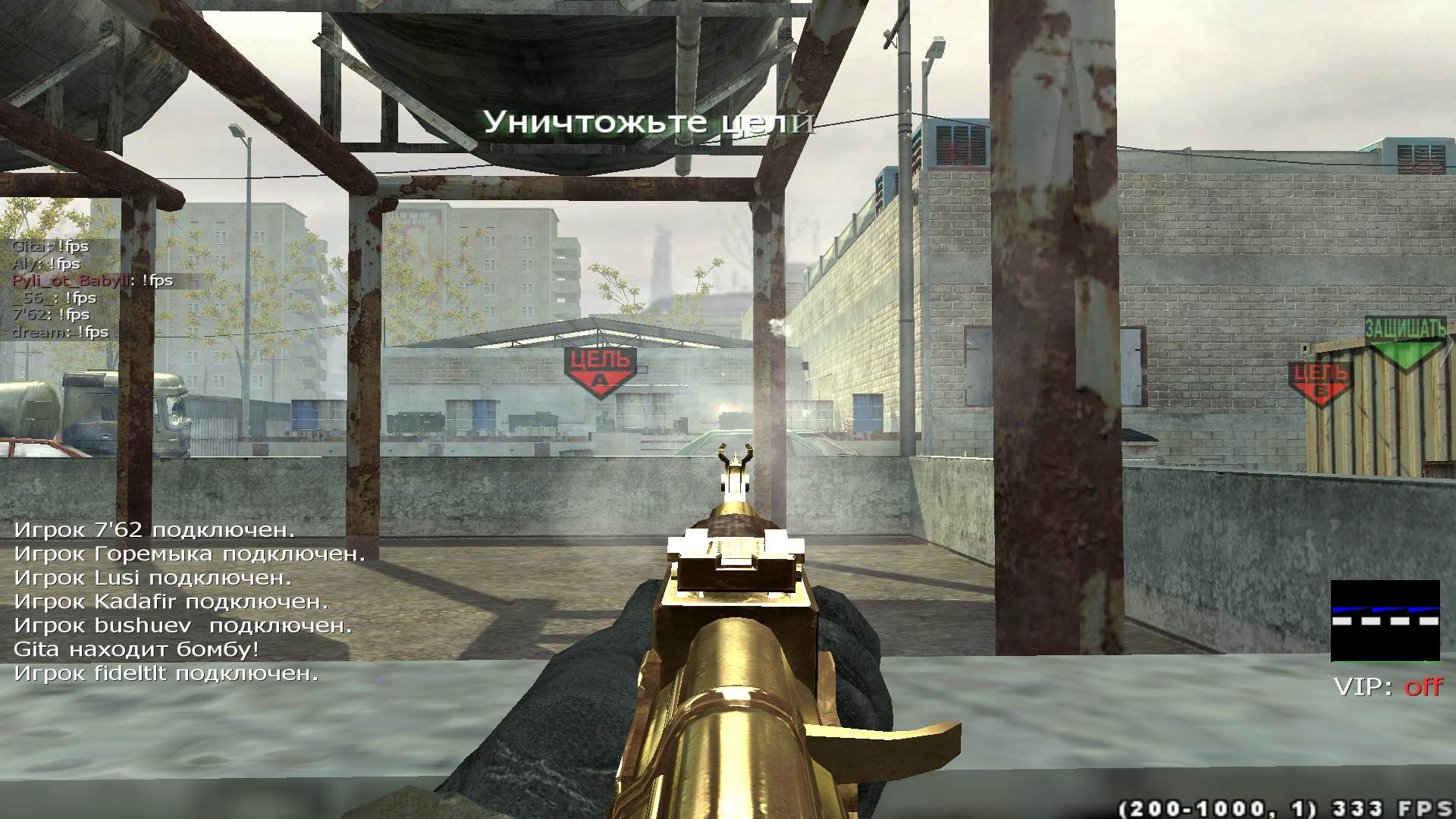
Task: Select the Gita находит бомбу! notification
Action: tap(136, 649)
